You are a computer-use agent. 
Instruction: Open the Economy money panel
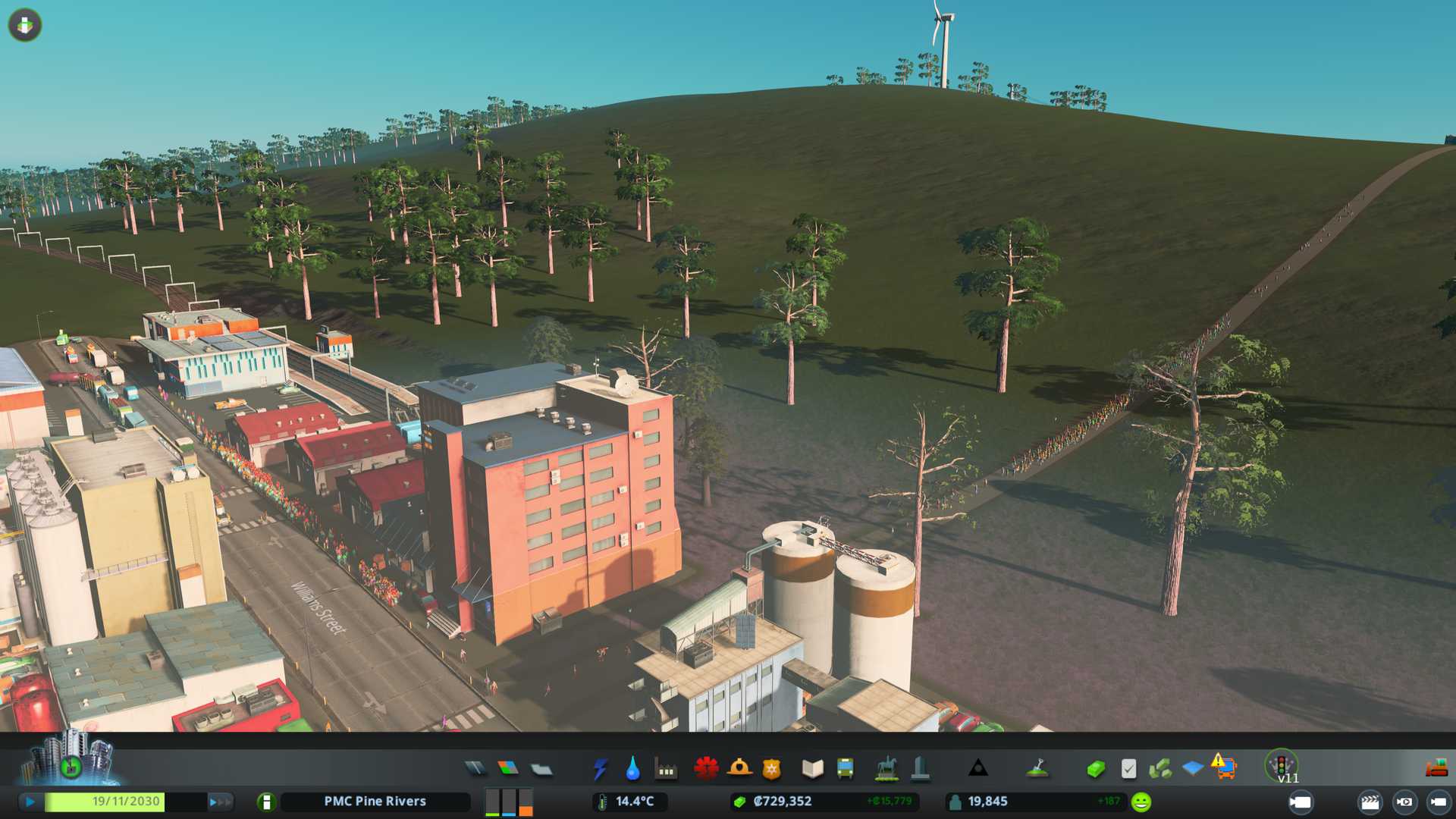click(x=1095, y=769)
